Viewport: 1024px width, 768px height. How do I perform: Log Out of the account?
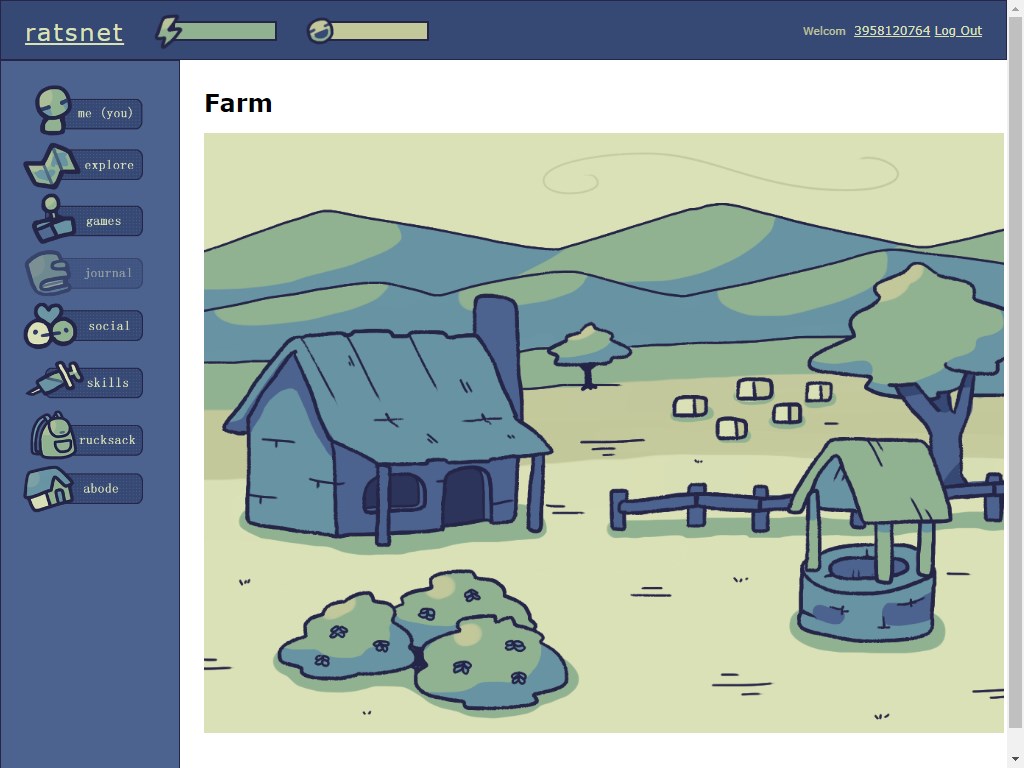pyautogui.click(x=958, y=31)
